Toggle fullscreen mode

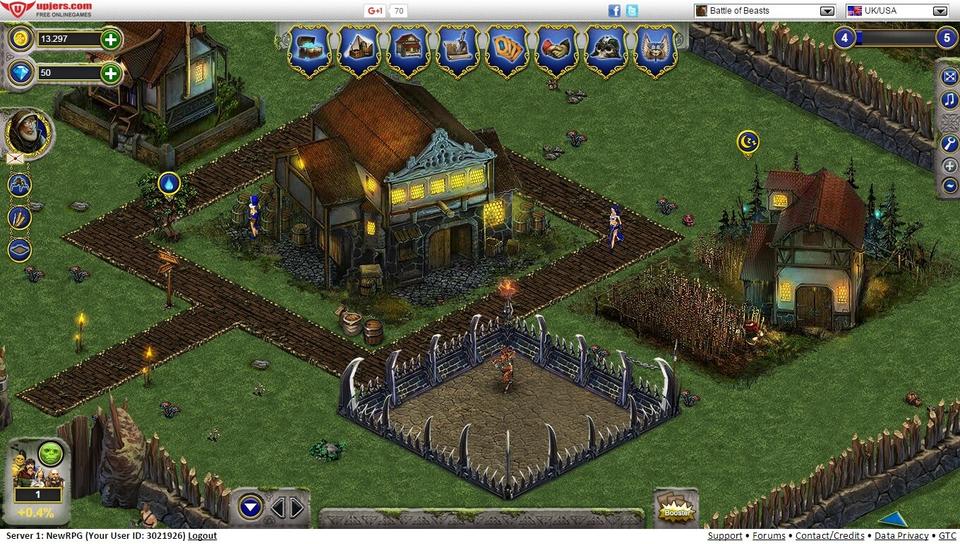pyautogui.click(x=950, y=77)
